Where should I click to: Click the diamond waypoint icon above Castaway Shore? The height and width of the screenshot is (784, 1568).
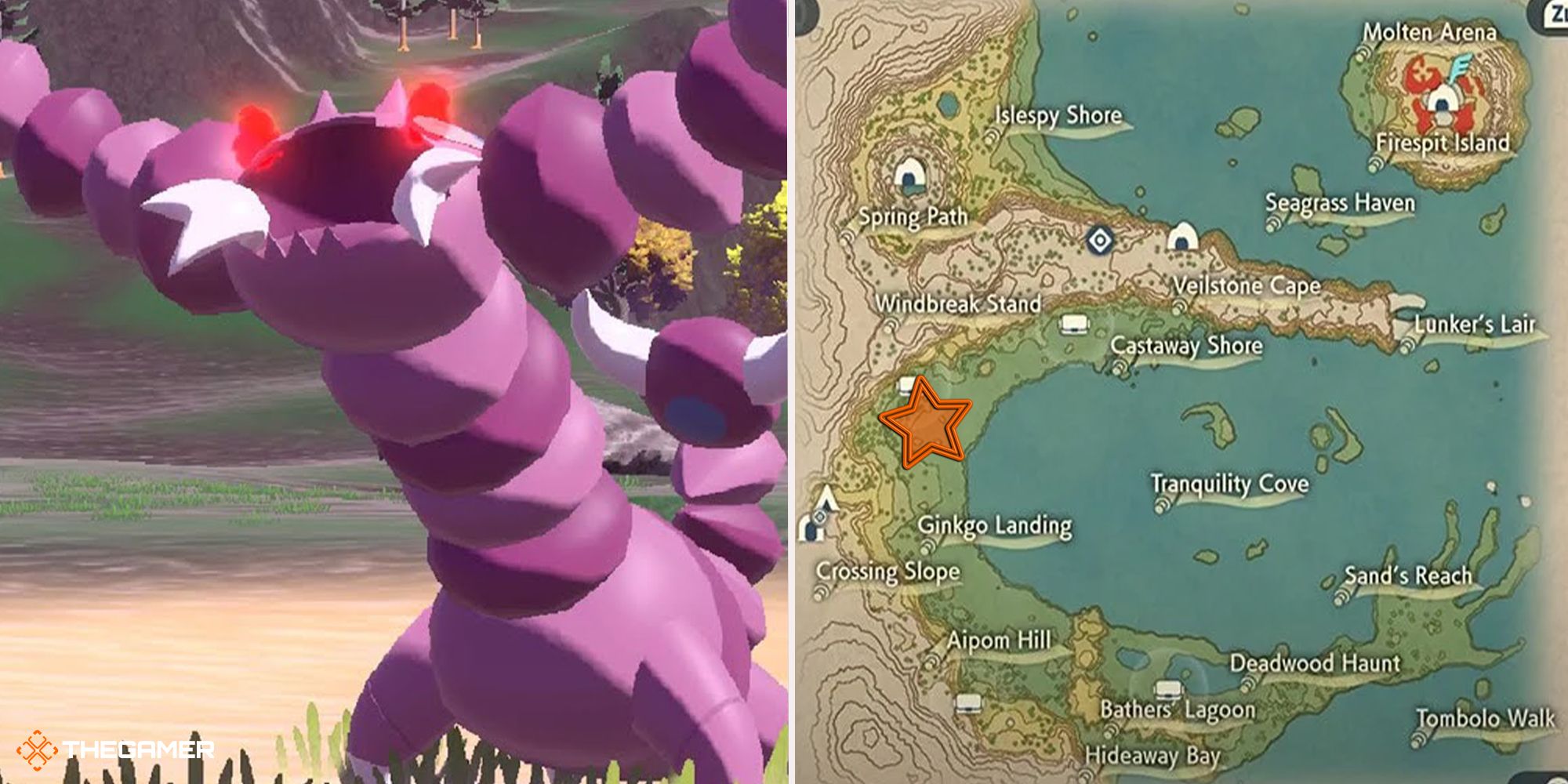[1100, 241]
